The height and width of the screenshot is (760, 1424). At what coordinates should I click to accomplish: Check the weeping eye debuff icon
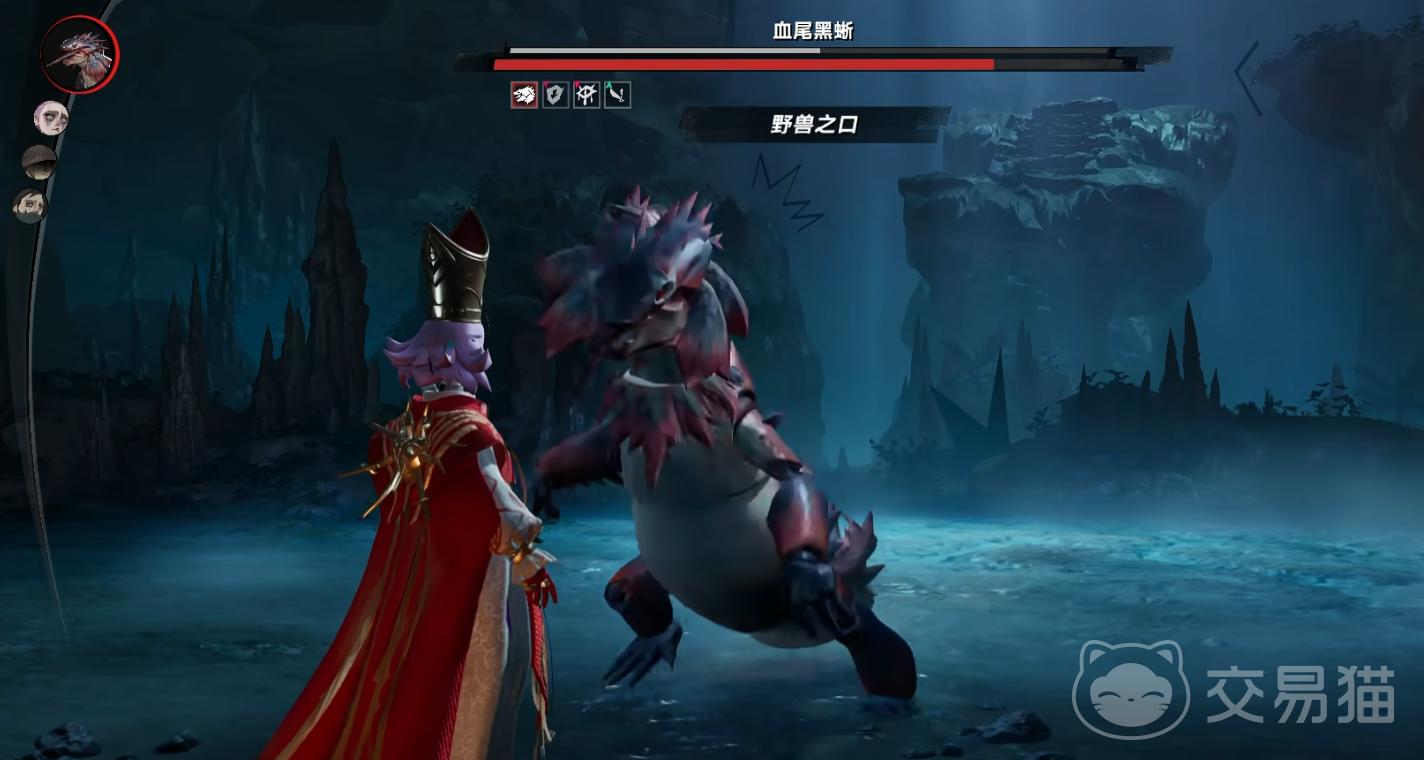pos(586,95)
